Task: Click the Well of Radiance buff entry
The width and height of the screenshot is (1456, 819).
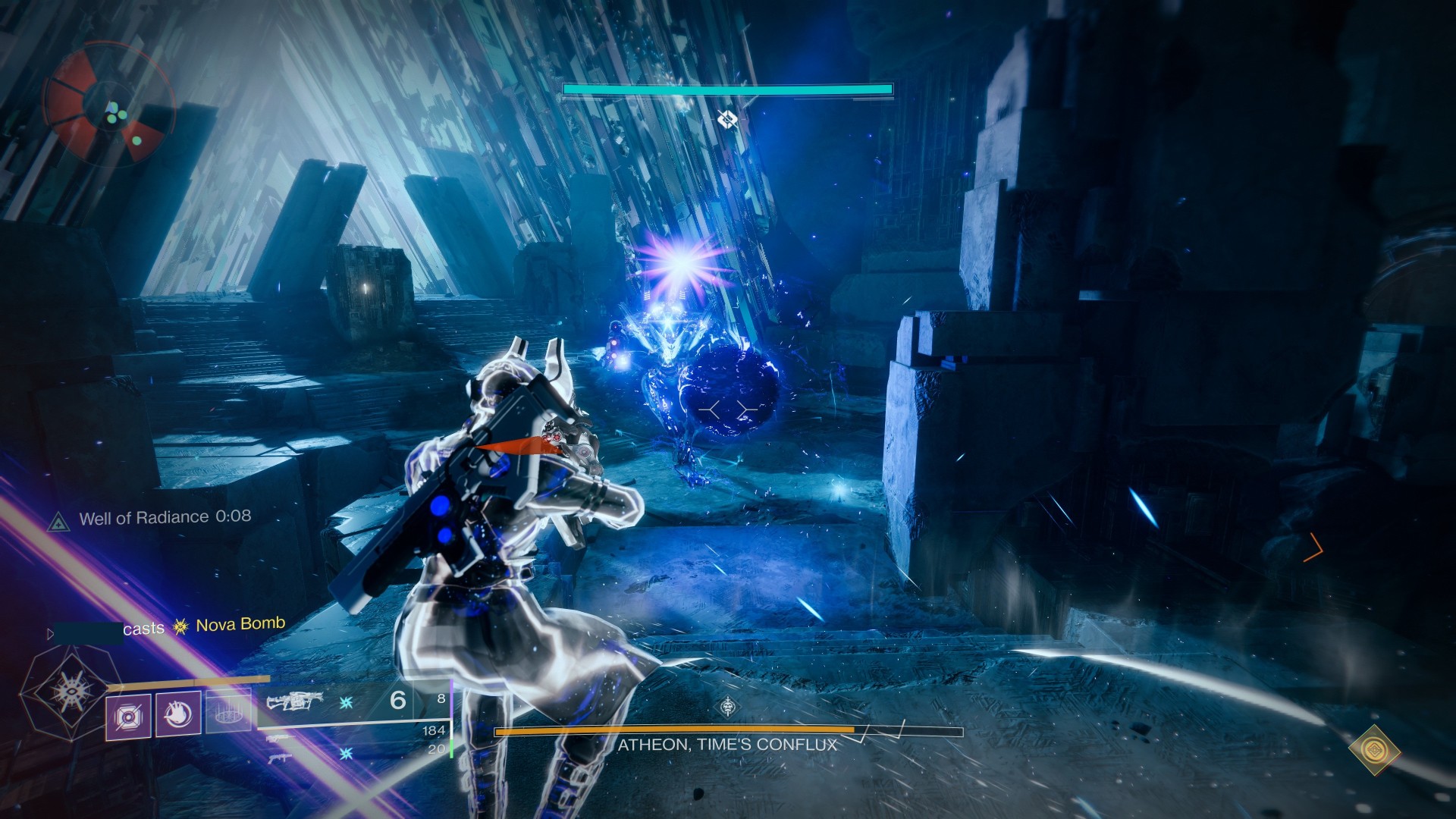Action: [x=165, y=518]
